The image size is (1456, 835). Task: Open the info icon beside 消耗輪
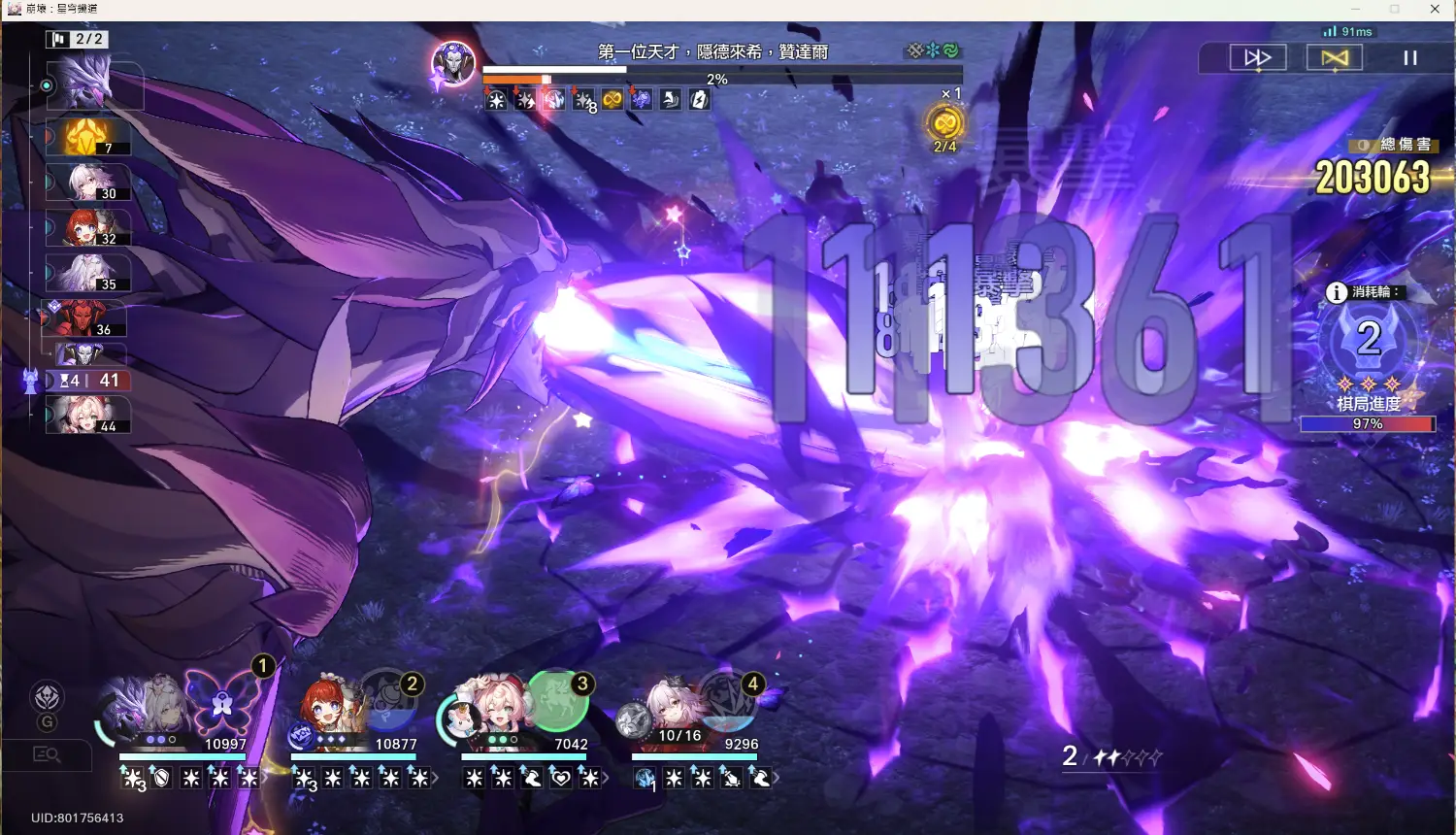pyautogui.click(x=1337, y=292)
